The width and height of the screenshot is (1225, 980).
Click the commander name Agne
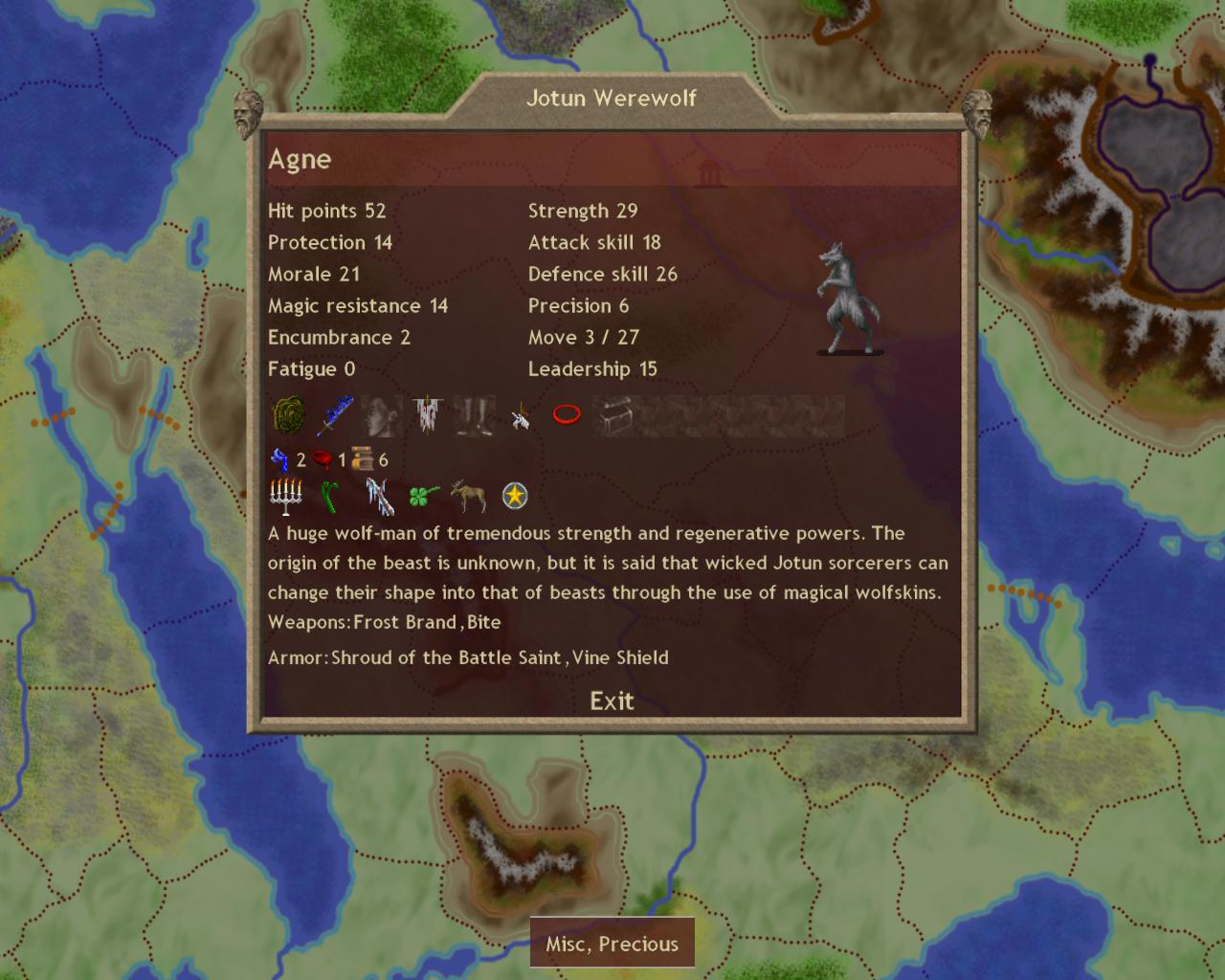pos(300,159)
